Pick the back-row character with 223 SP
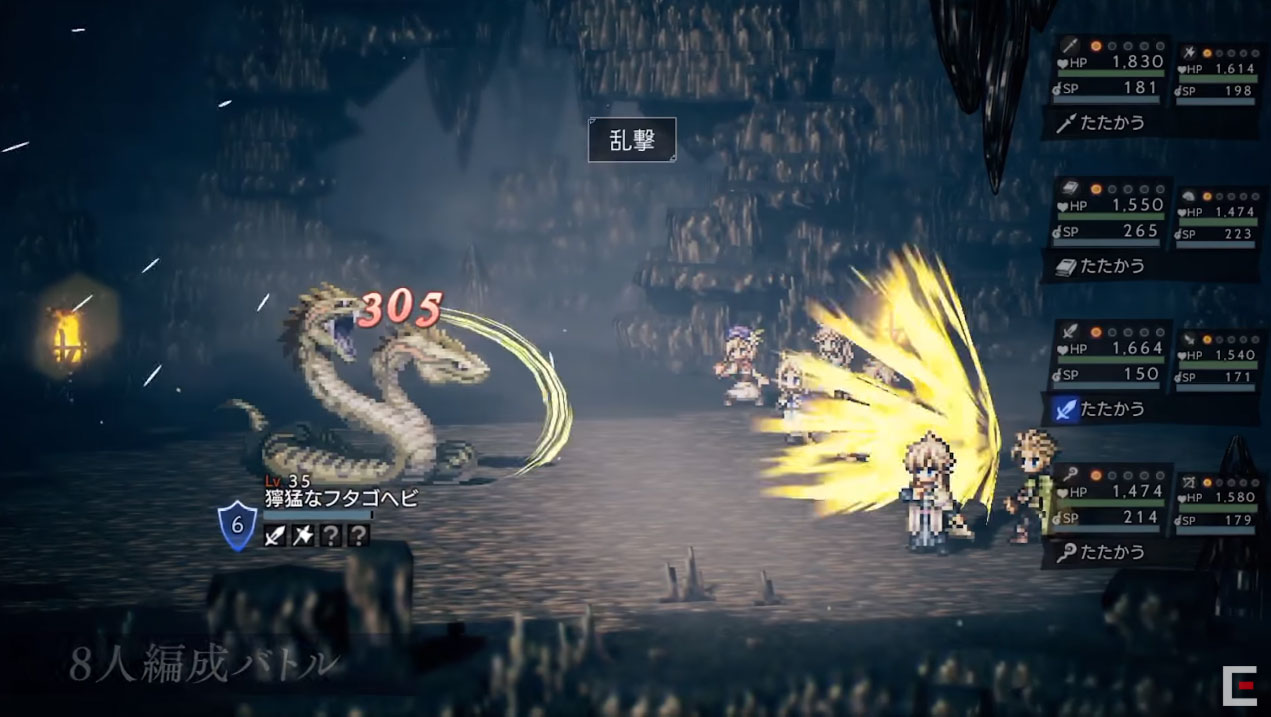1271x717 pixels. (x=1218, y=220)
